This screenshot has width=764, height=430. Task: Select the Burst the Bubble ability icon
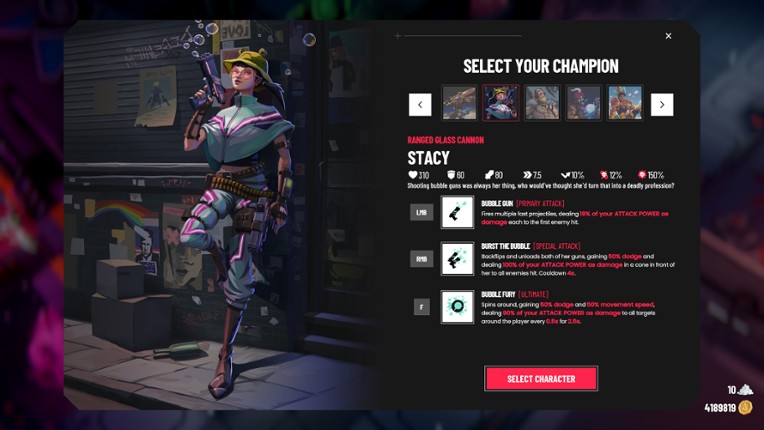[x=457, y=259]
